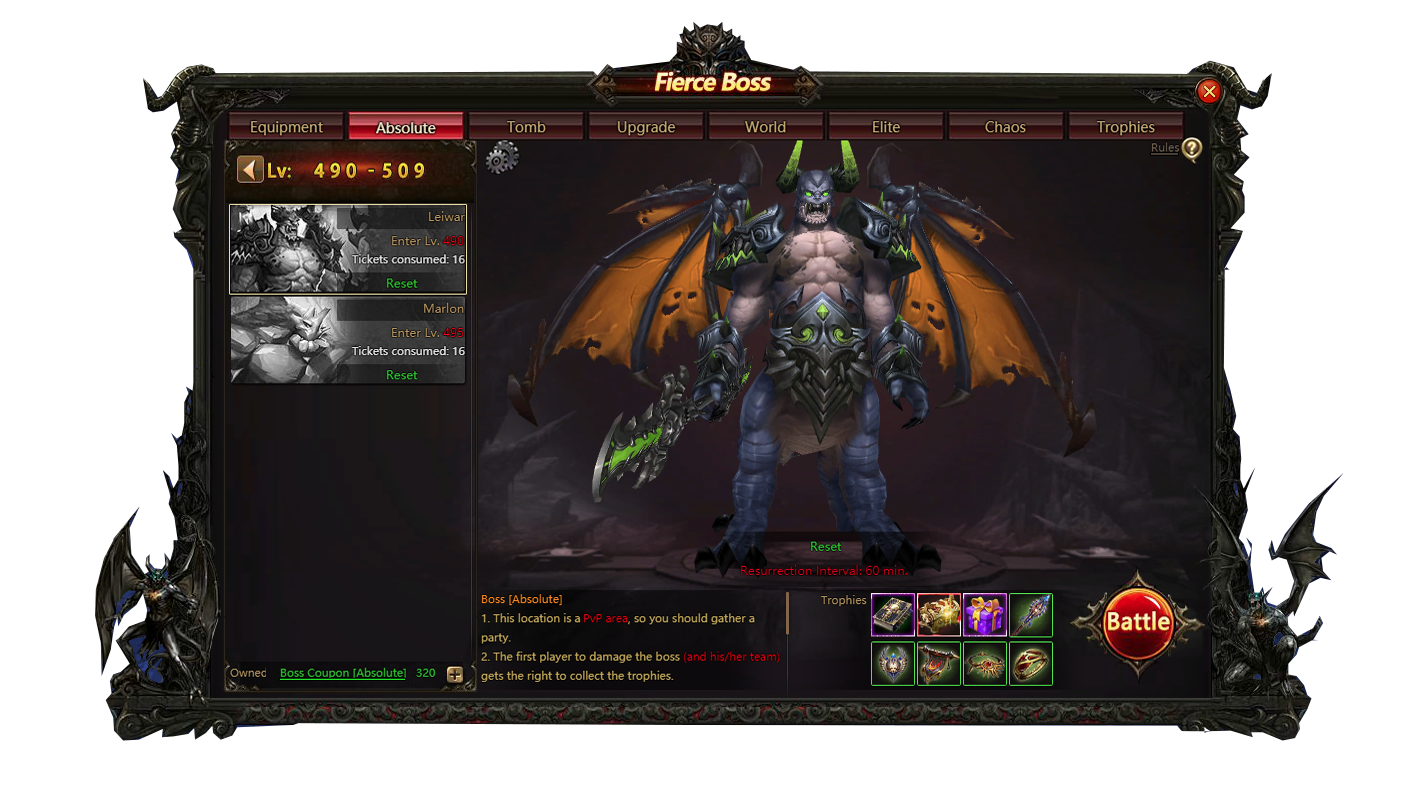Switch to the Chaos tab

(1005, 127)
